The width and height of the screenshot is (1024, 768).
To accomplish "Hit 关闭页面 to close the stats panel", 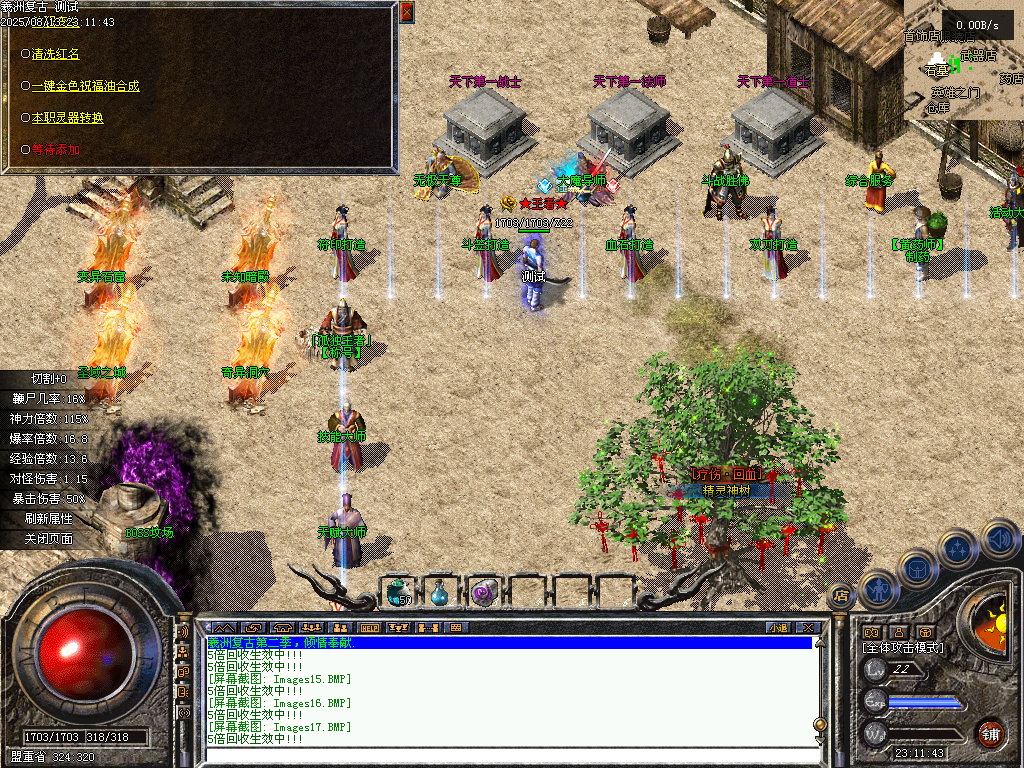I will [x=49, y=538].
